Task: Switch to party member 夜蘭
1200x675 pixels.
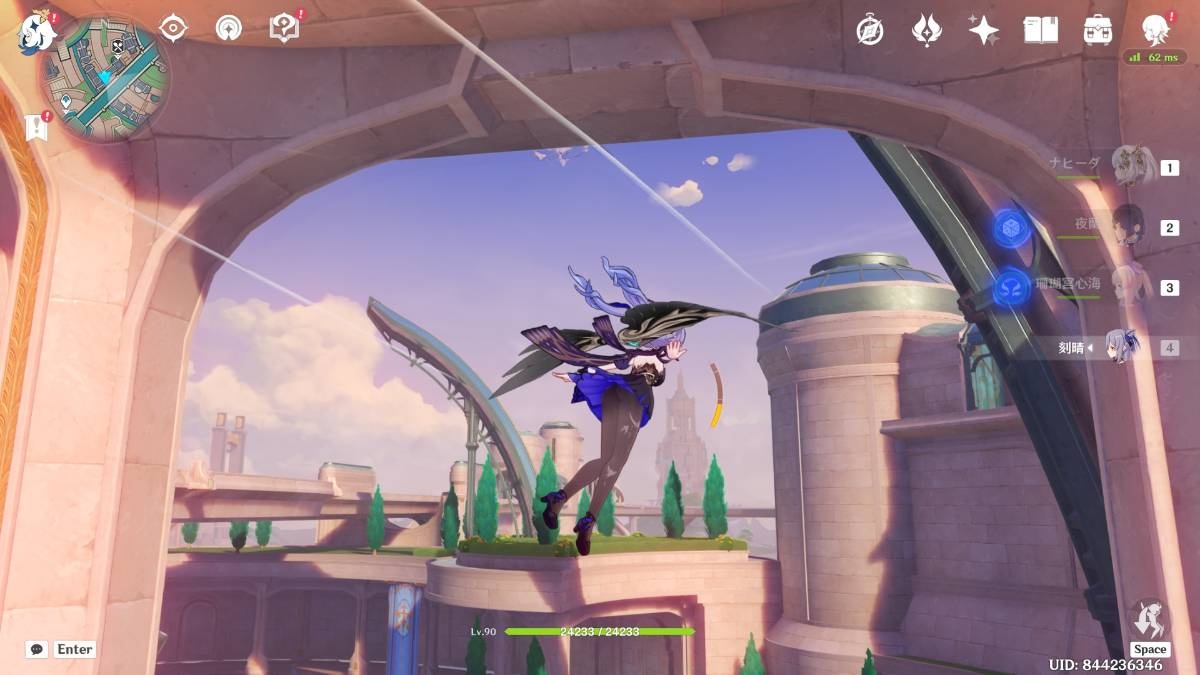Action: click(x=1128, y=226)
